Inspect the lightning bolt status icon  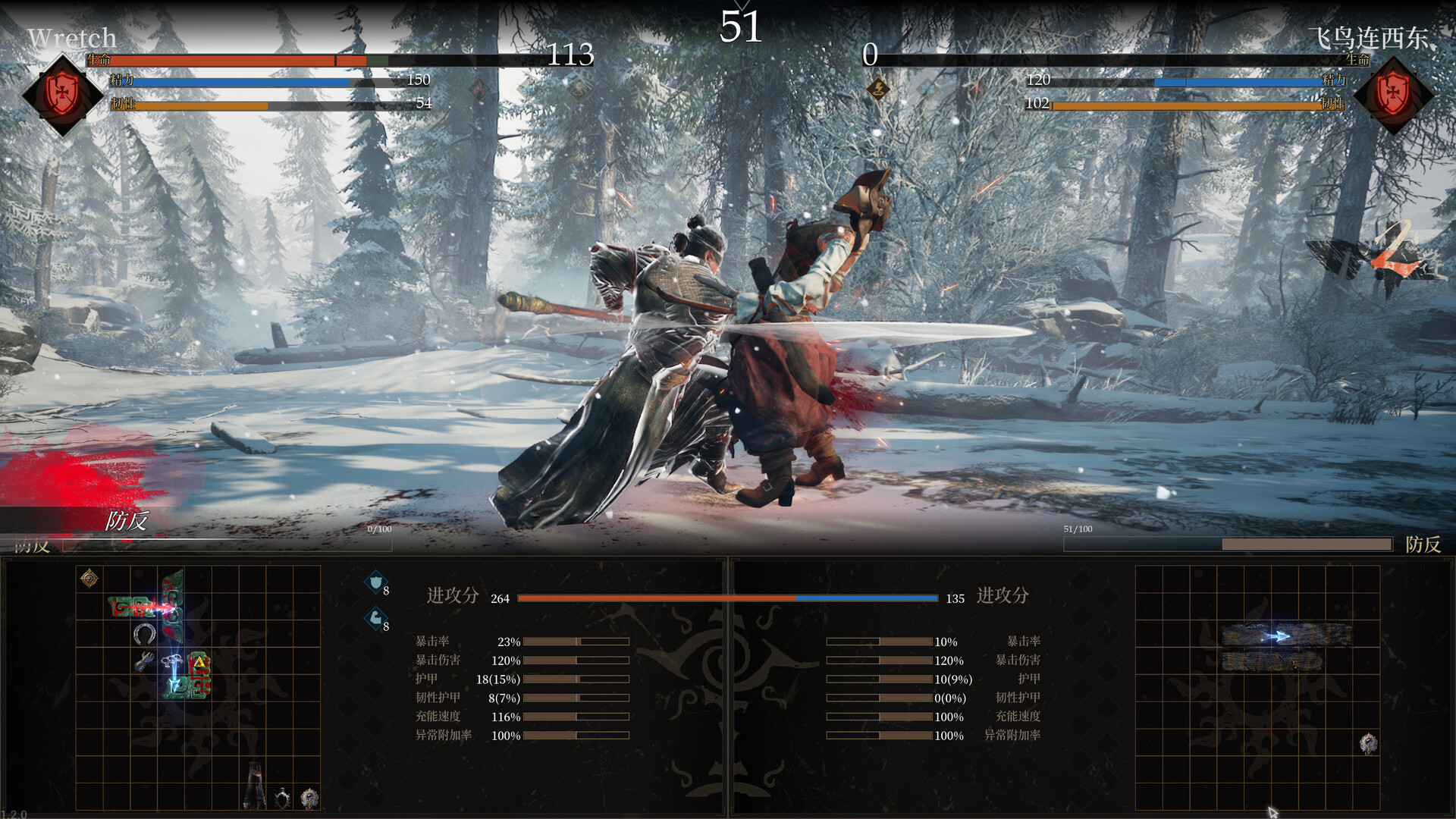(878, 89)
